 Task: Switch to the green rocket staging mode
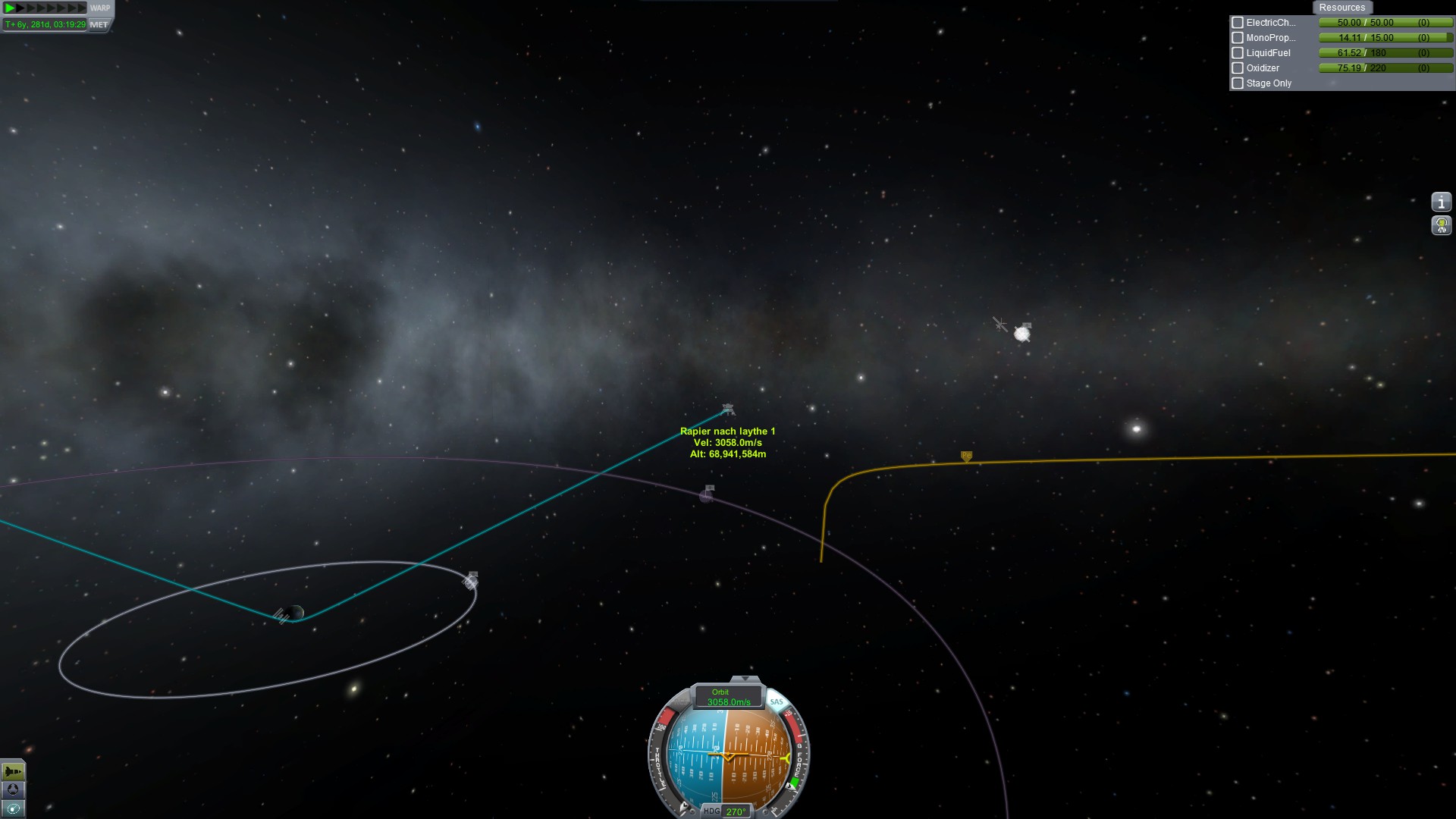click(x=13, y=772)
